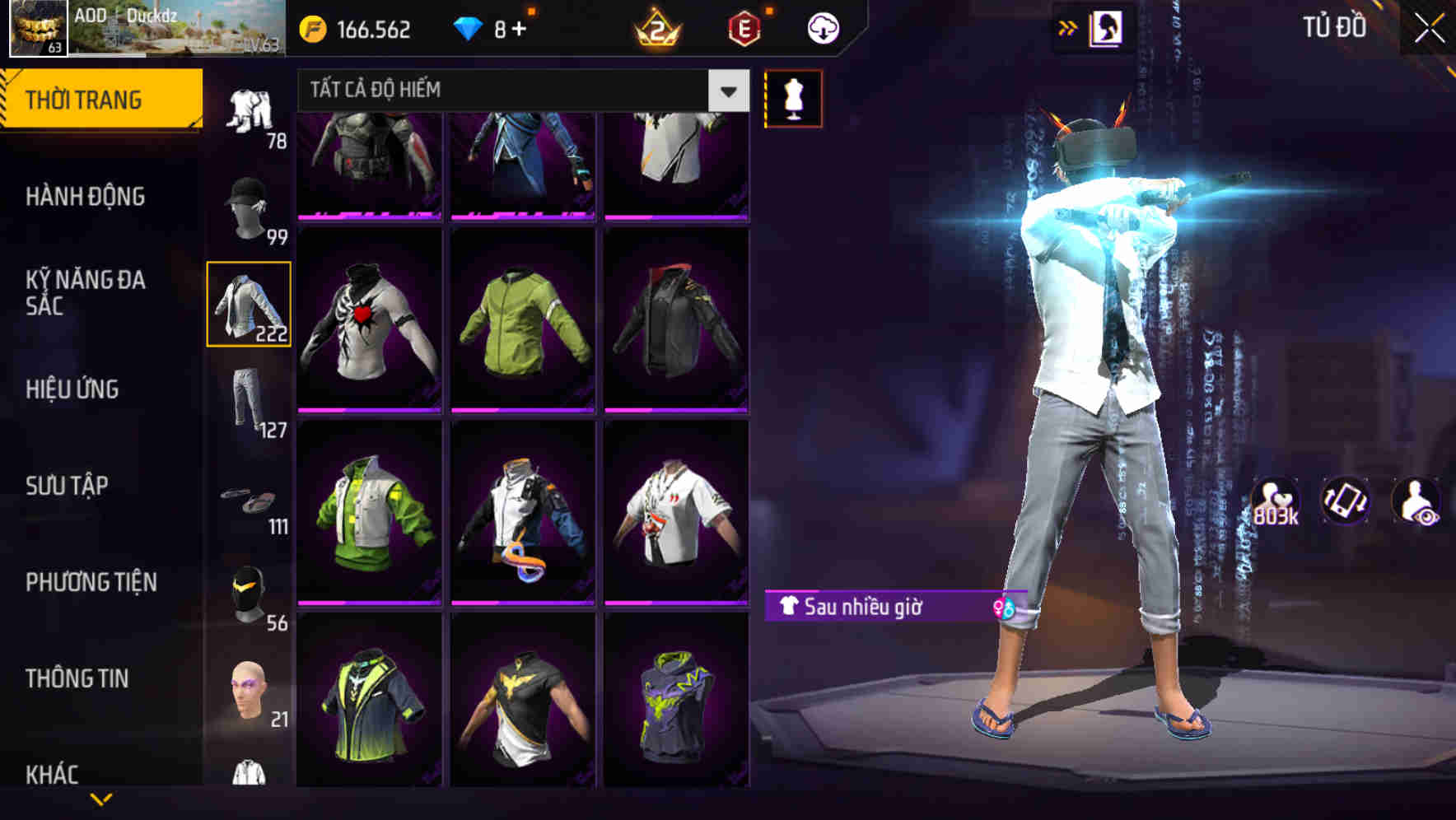Click the red E badge icon
The width and height of the screenshot is (1456, 820).
[745, 27]
